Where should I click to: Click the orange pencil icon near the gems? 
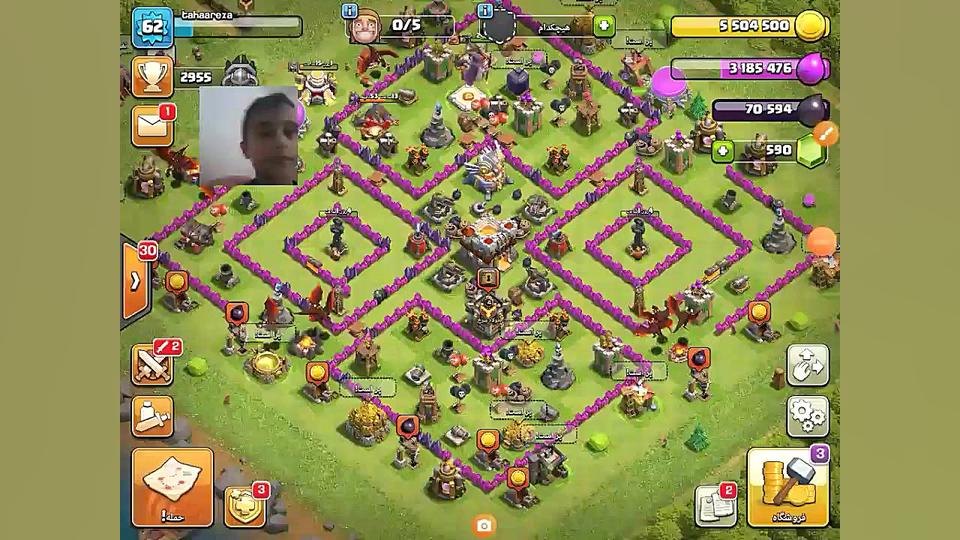coord(826,132)
